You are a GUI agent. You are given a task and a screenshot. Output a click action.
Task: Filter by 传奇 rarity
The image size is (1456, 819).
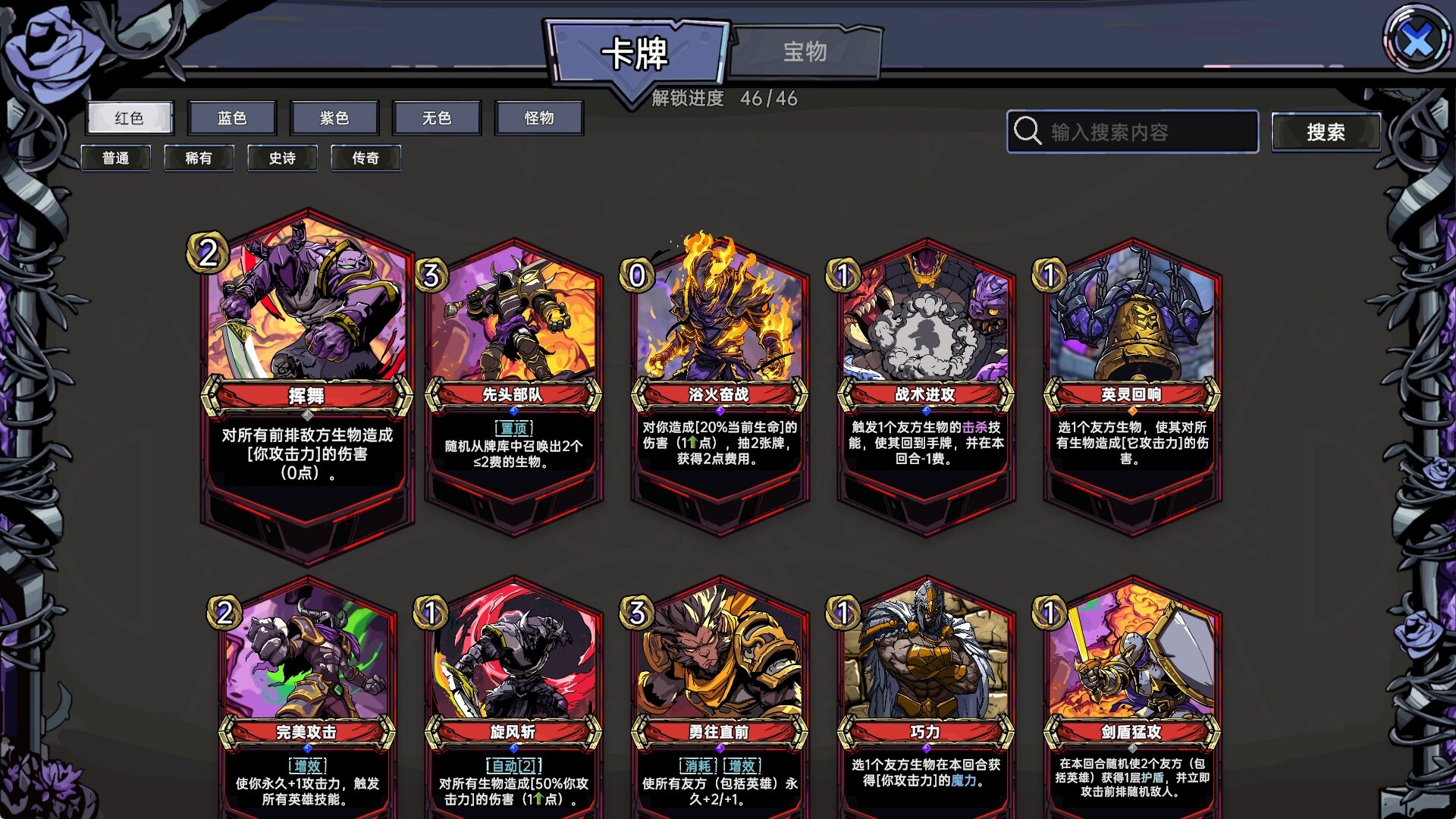click(x=366, y=158)
